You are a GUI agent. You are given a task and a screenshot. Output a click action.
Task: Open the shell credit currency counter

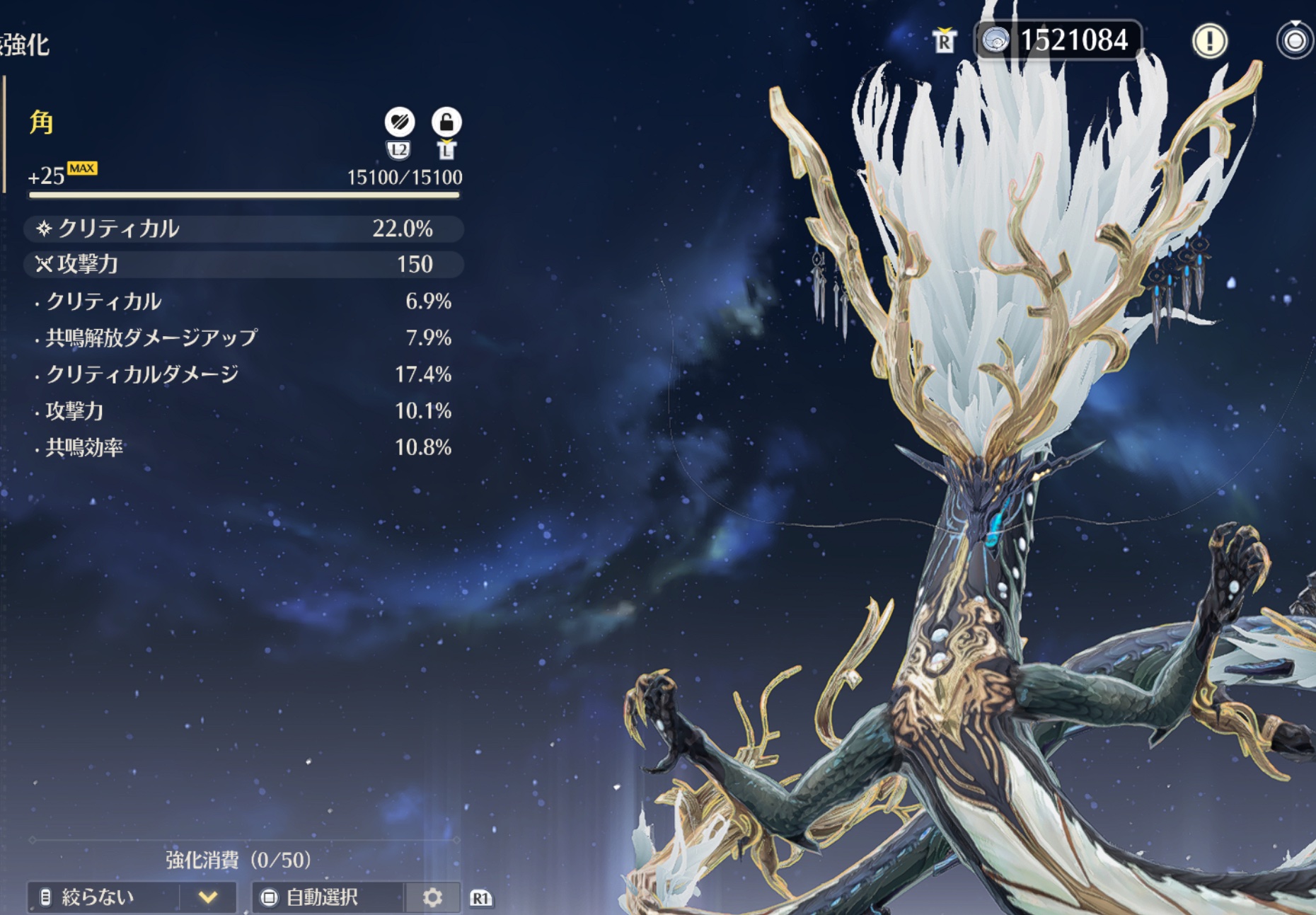tap(1058, 40)
